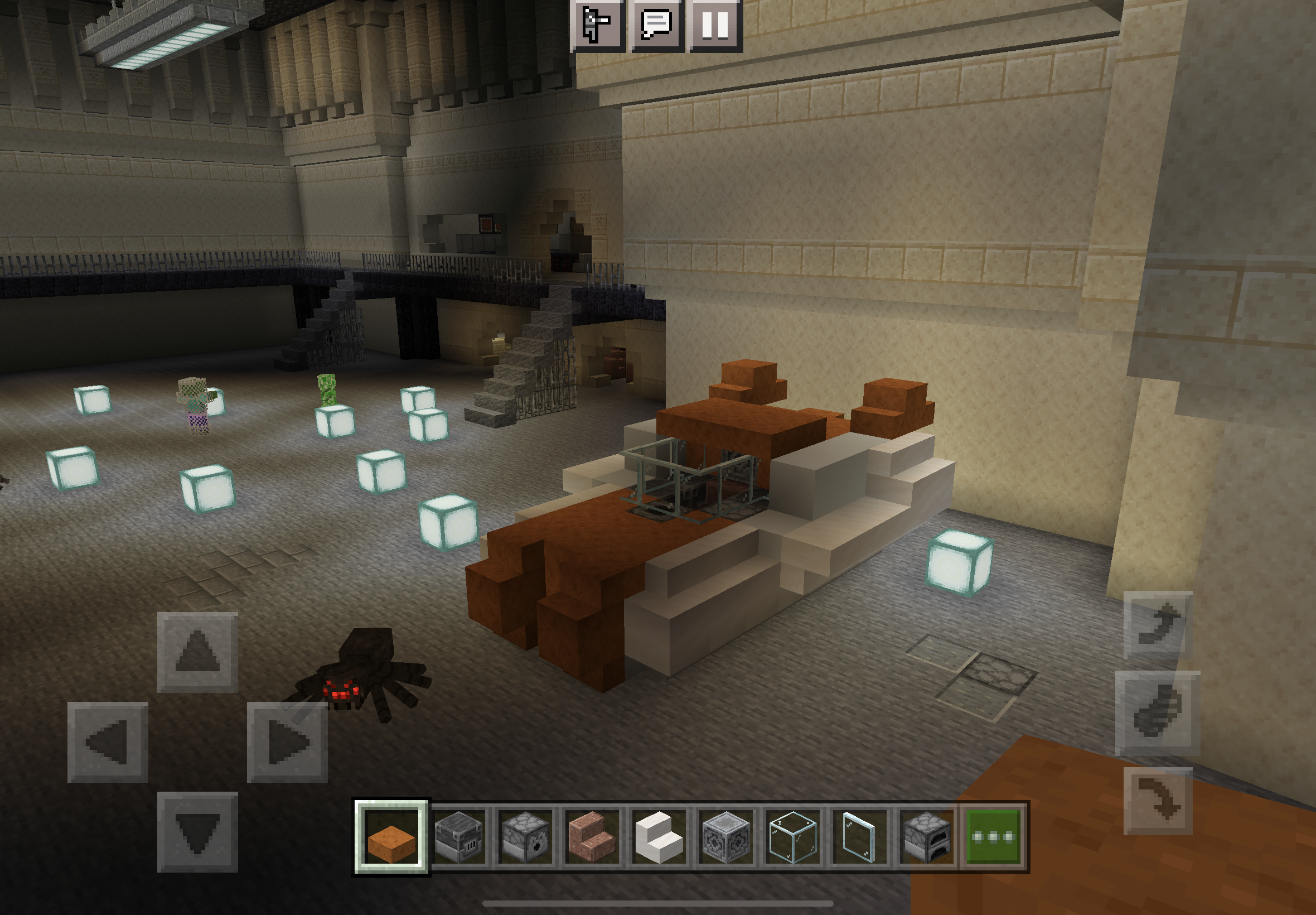
Task: Choose the dispenser block slot
Action: 525,837
